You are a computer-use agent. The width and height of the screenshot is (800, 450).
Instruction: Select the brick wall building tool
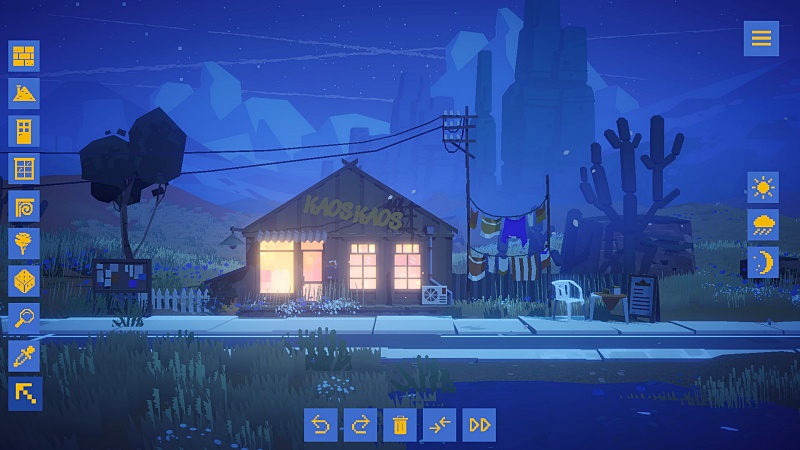coord(24,55)
